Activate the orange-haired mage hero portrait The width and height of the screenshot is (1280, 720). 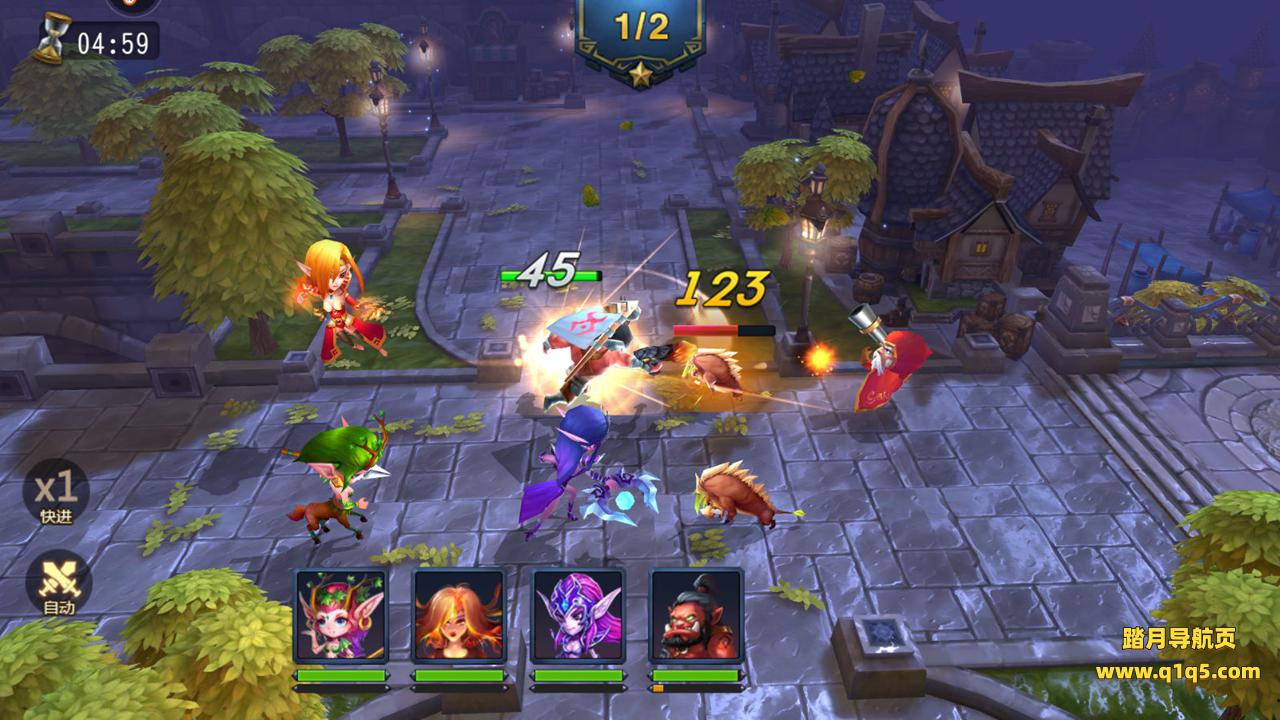click(459, 615)
